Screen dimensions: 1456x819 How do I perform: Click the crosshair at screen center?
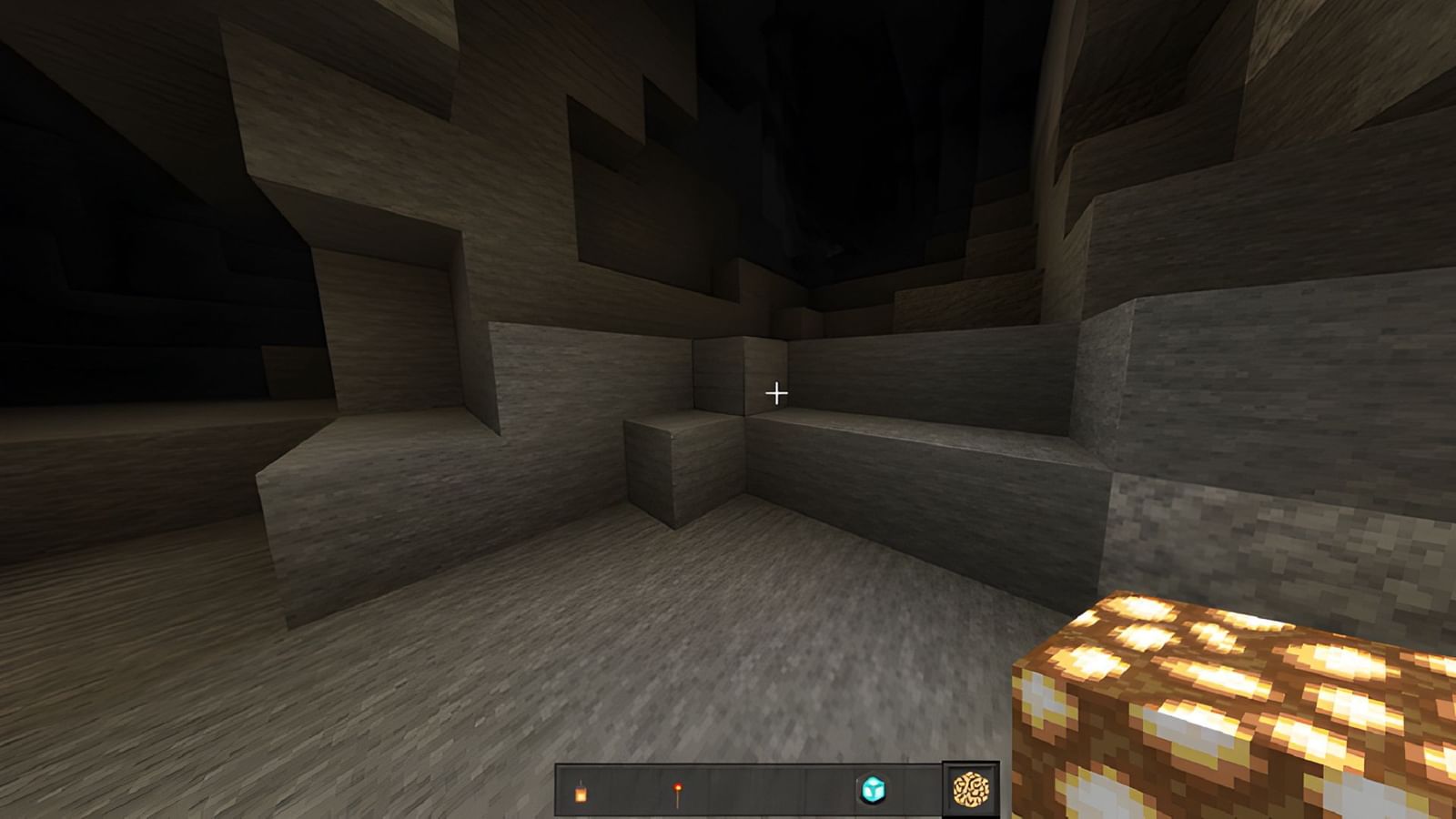pyautogui.click(x=775, y=392)
